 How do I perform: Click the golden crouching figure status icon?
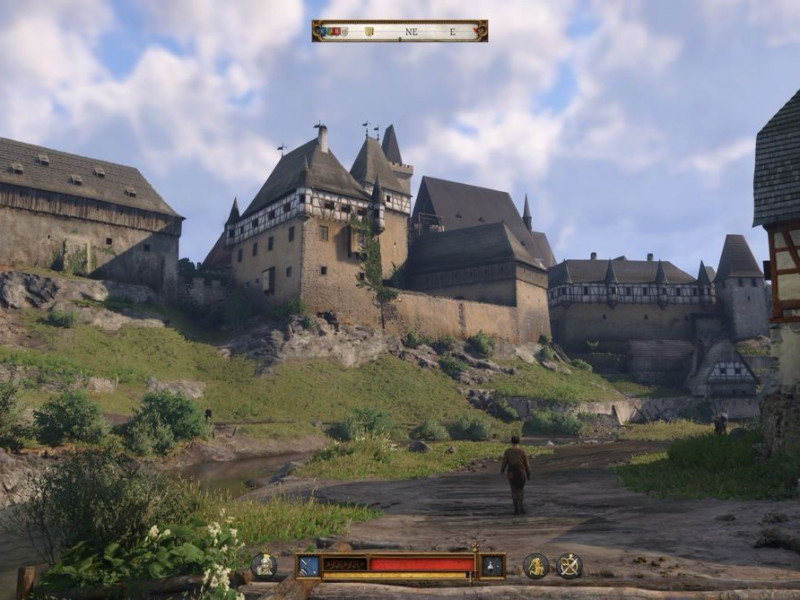point(537,566)
